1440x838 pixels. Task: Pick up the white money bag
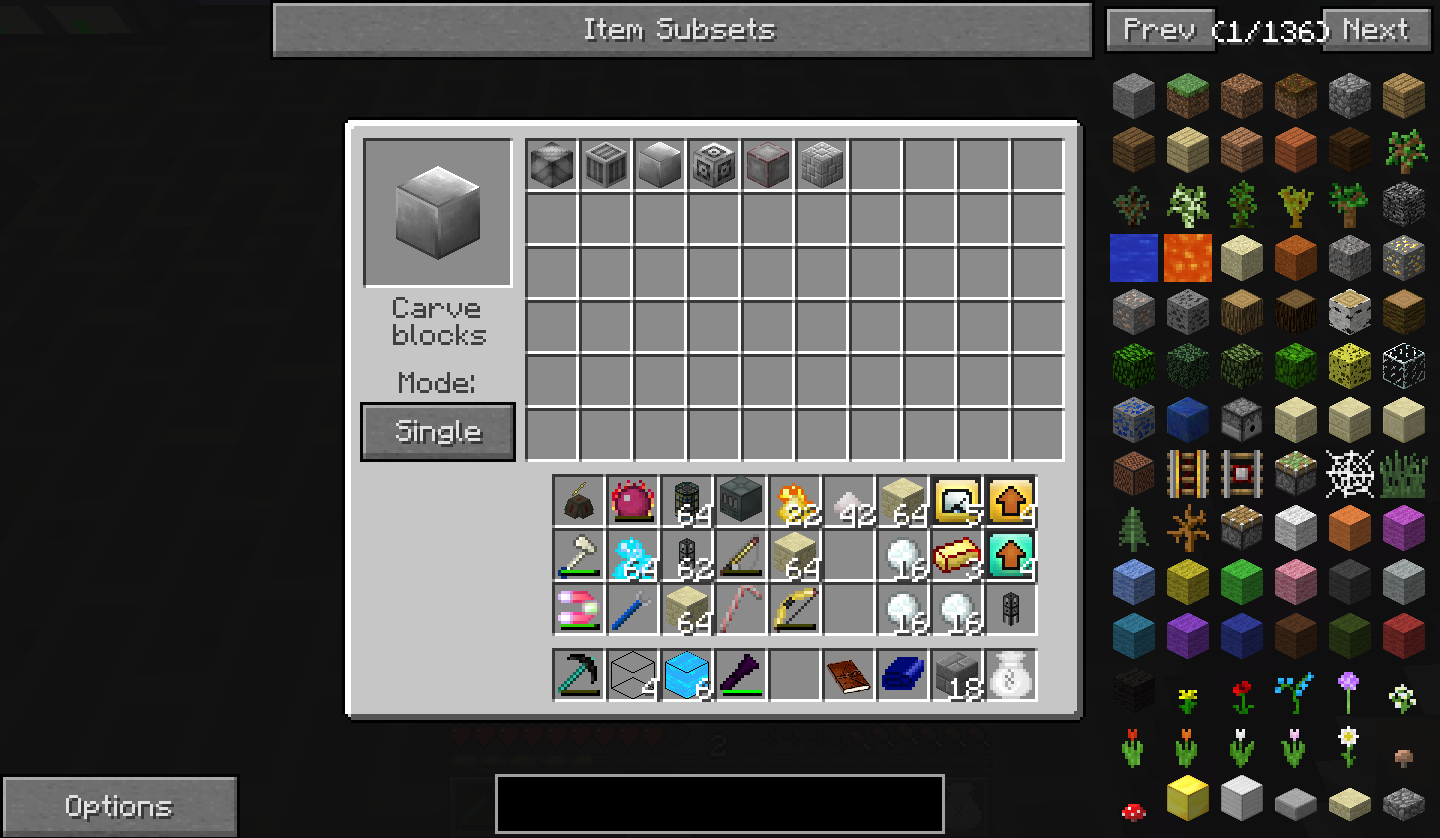click(x=1011, y=674)
